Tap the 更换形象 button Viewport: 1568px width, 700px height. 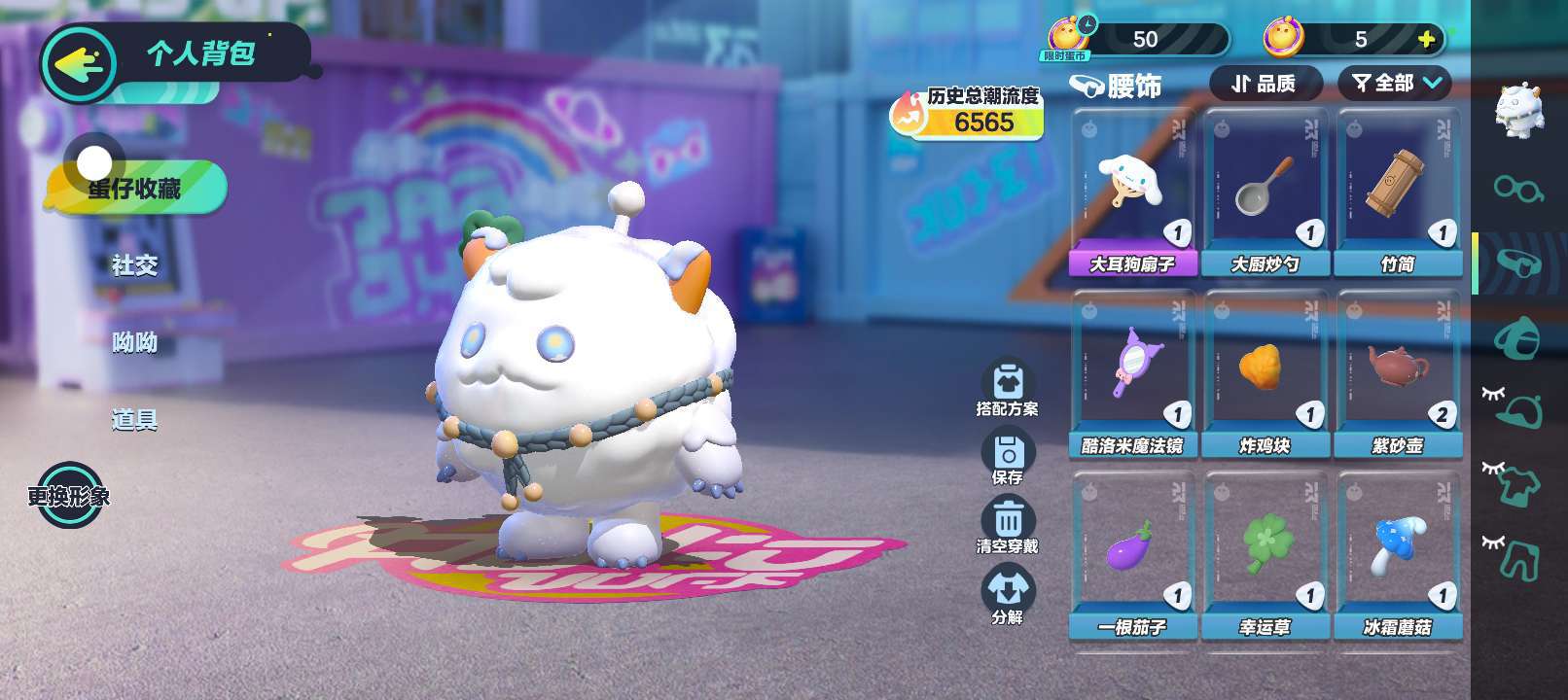point(68,496)
